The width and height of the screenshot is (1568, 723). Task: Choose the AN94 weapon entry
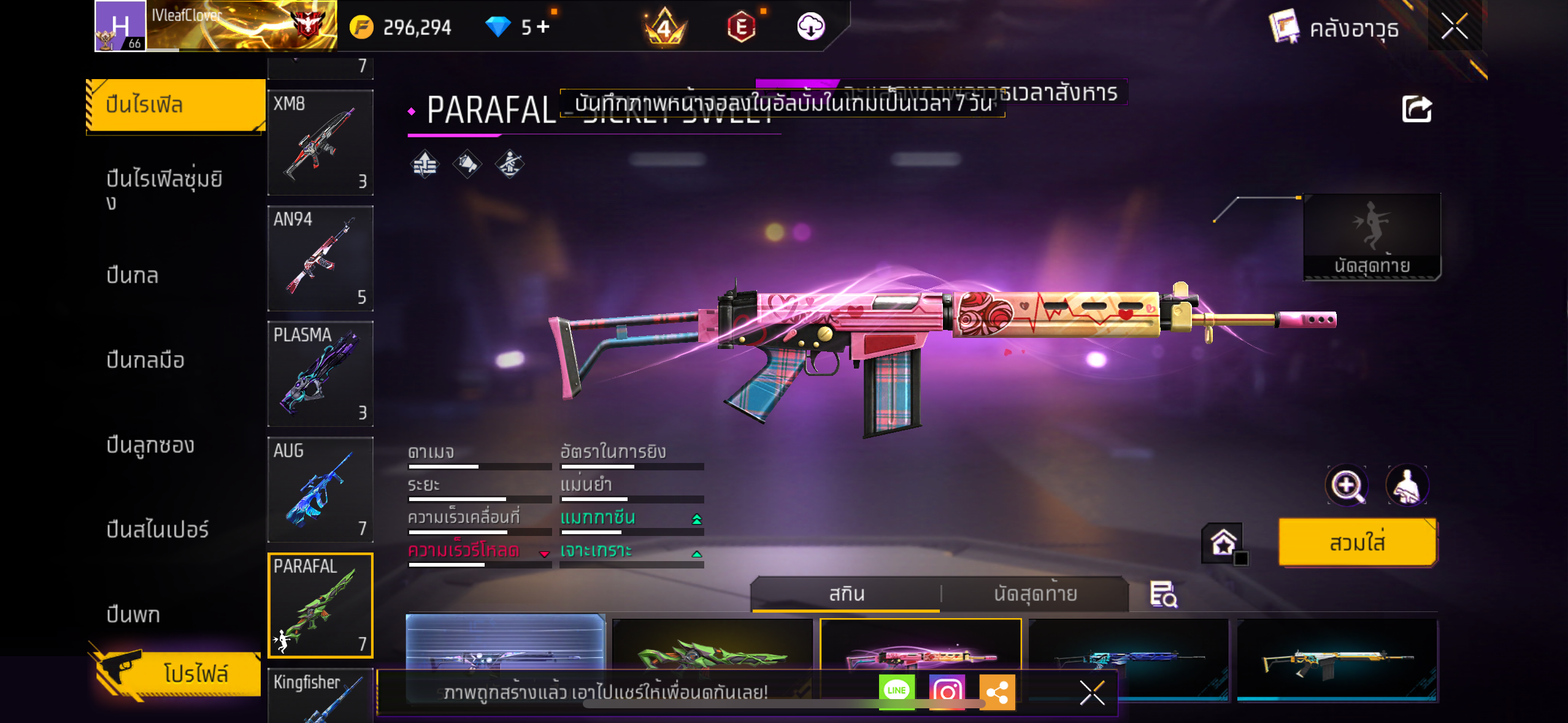(320, 258)
